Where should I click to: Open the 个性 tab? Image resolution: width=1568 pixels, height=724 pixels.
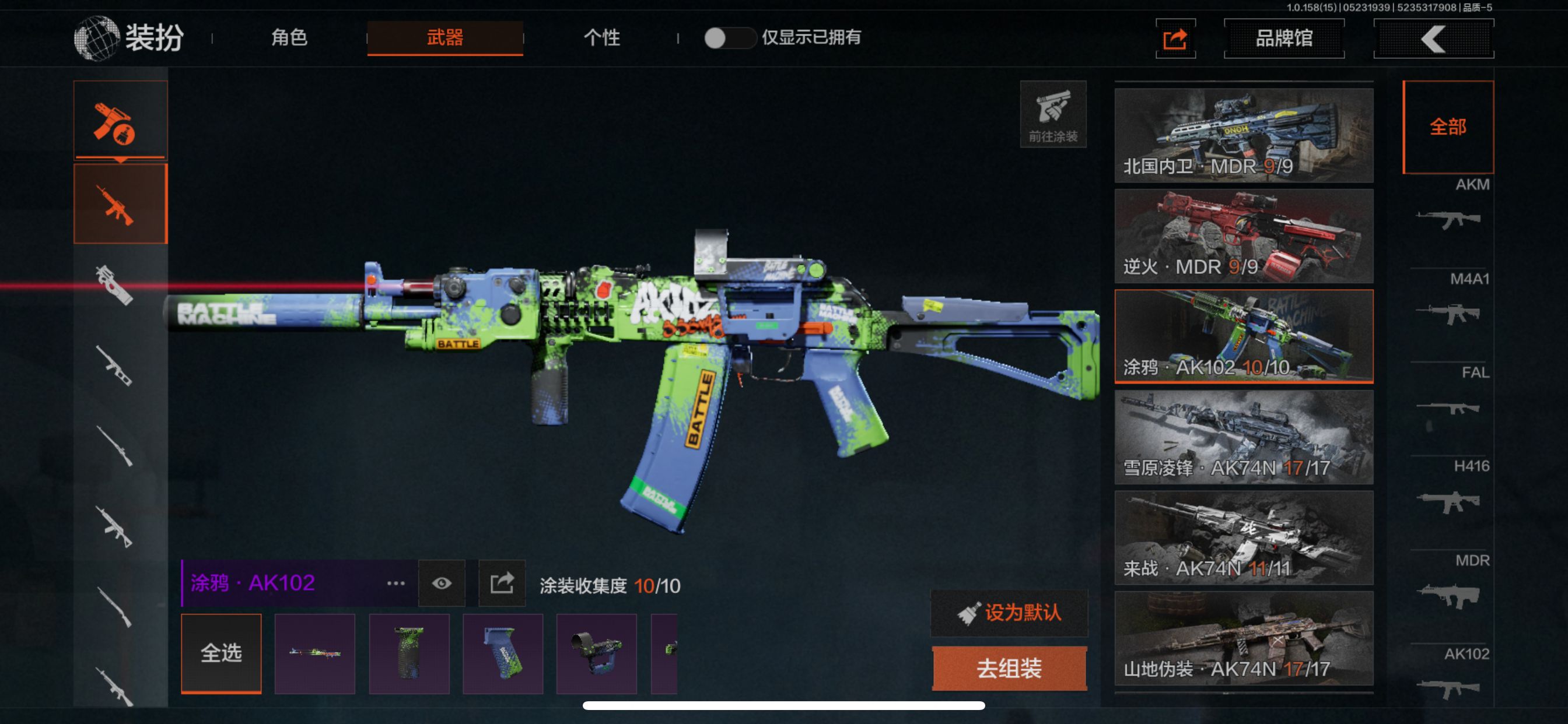[x=601, y=38]
